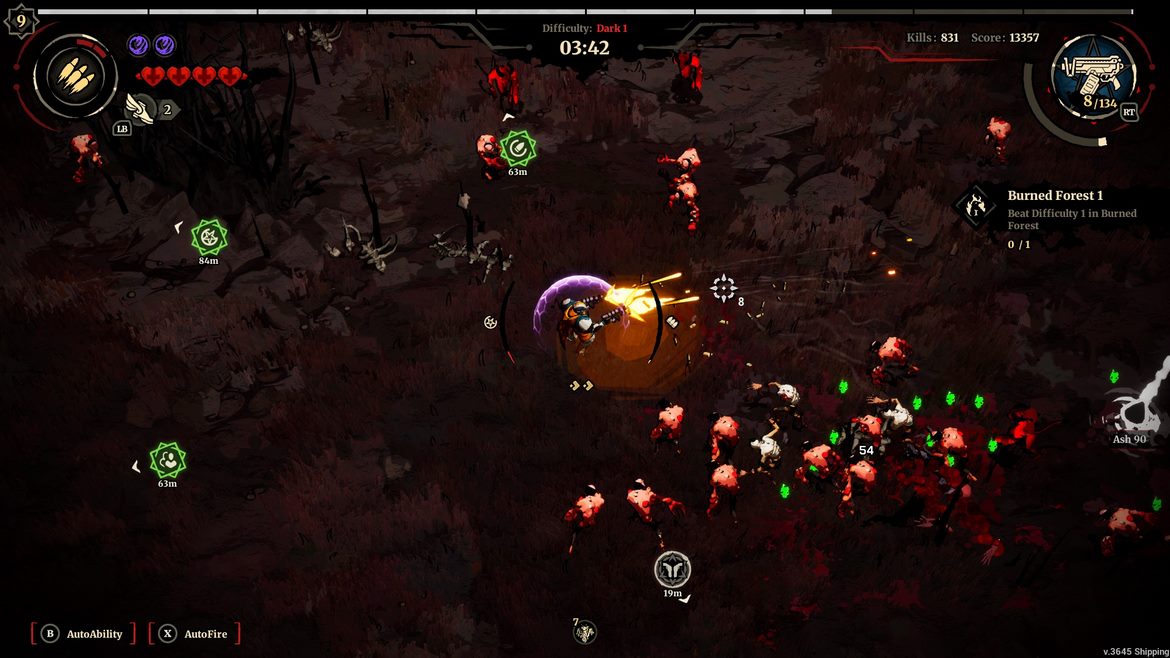Click the grey waypoint marker at 19m
The width and height of the screenshot is (1170, 658).
point(672,570)
